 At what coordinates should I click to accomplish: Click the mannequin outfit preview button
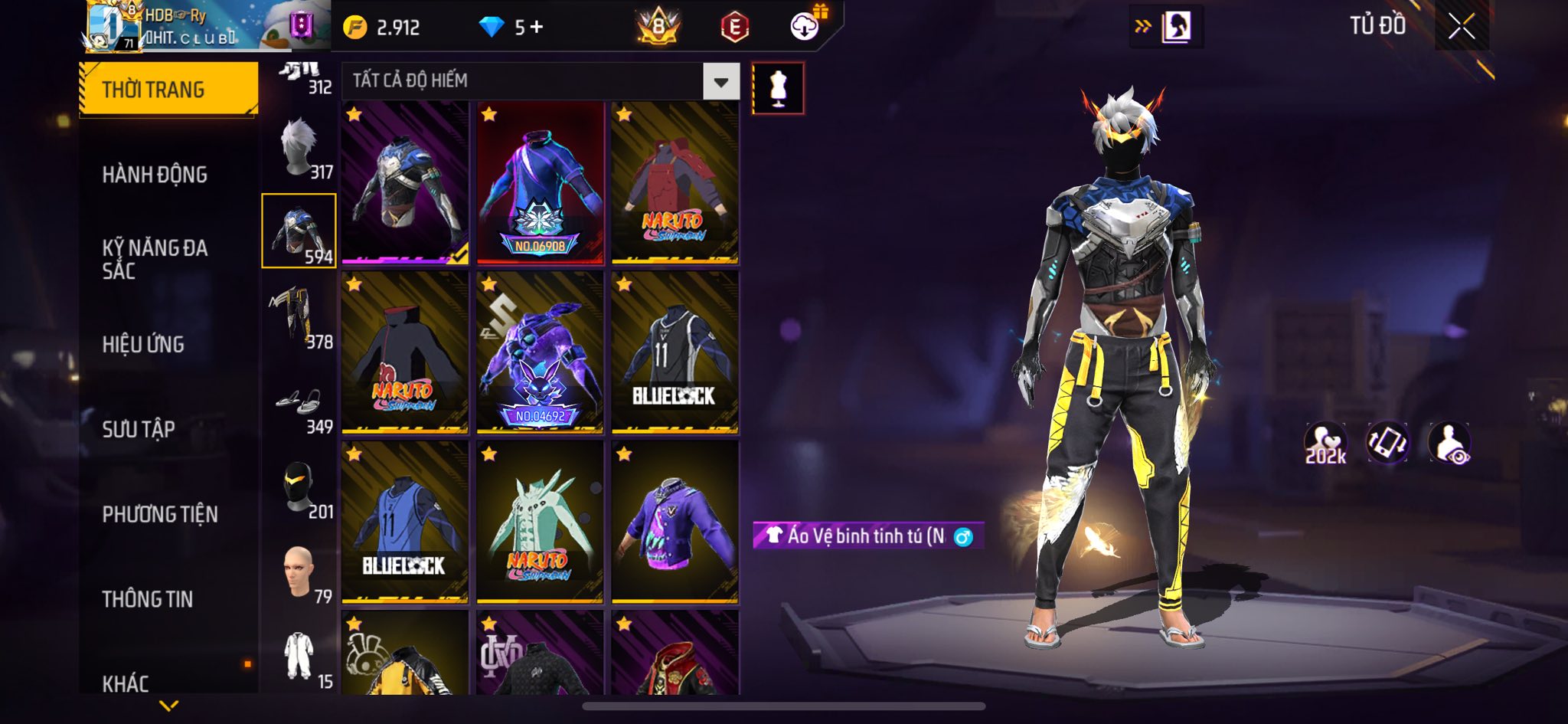point(778,89)
